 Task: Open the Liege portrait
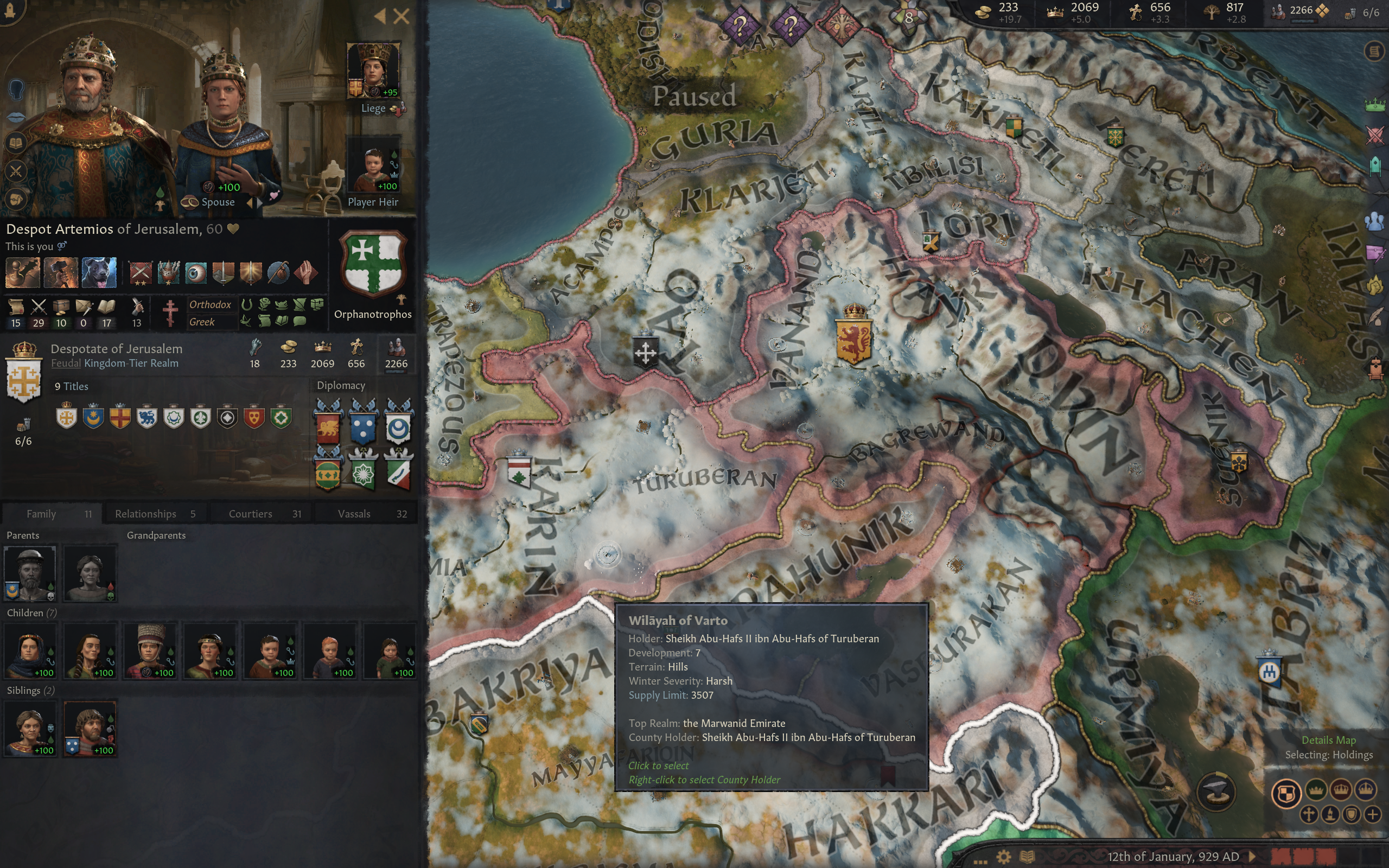373,71
